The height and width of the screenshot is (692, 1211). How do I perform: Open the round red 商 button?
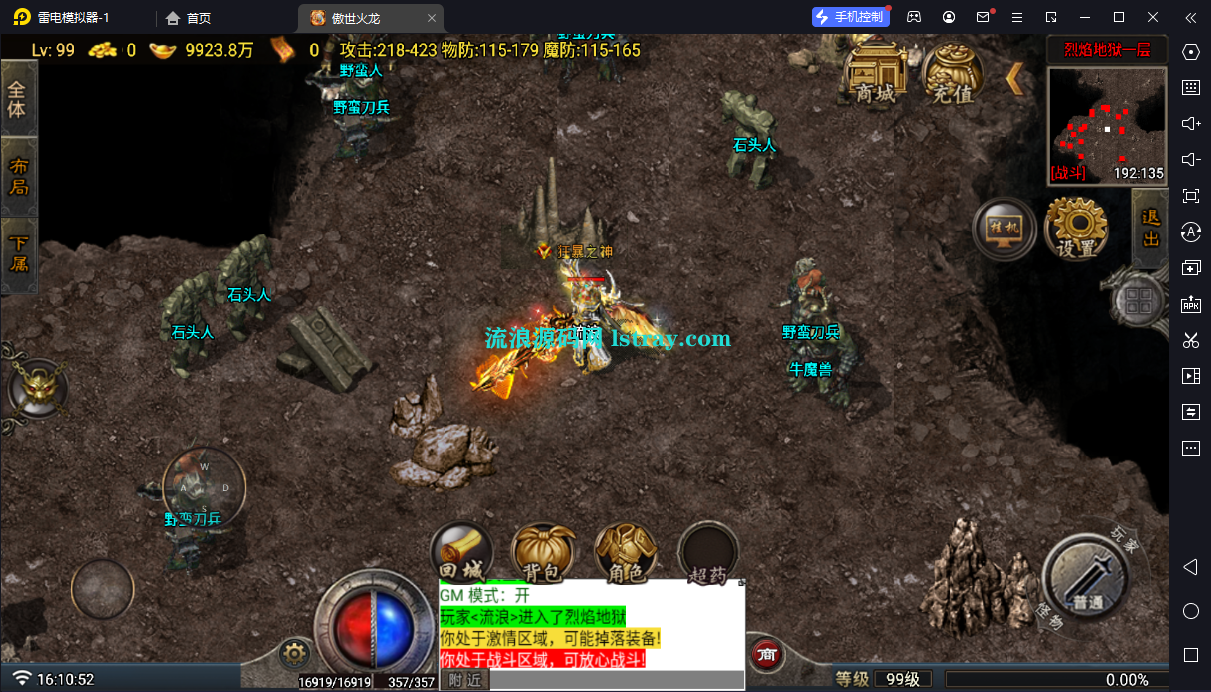[x=767, y=655]
